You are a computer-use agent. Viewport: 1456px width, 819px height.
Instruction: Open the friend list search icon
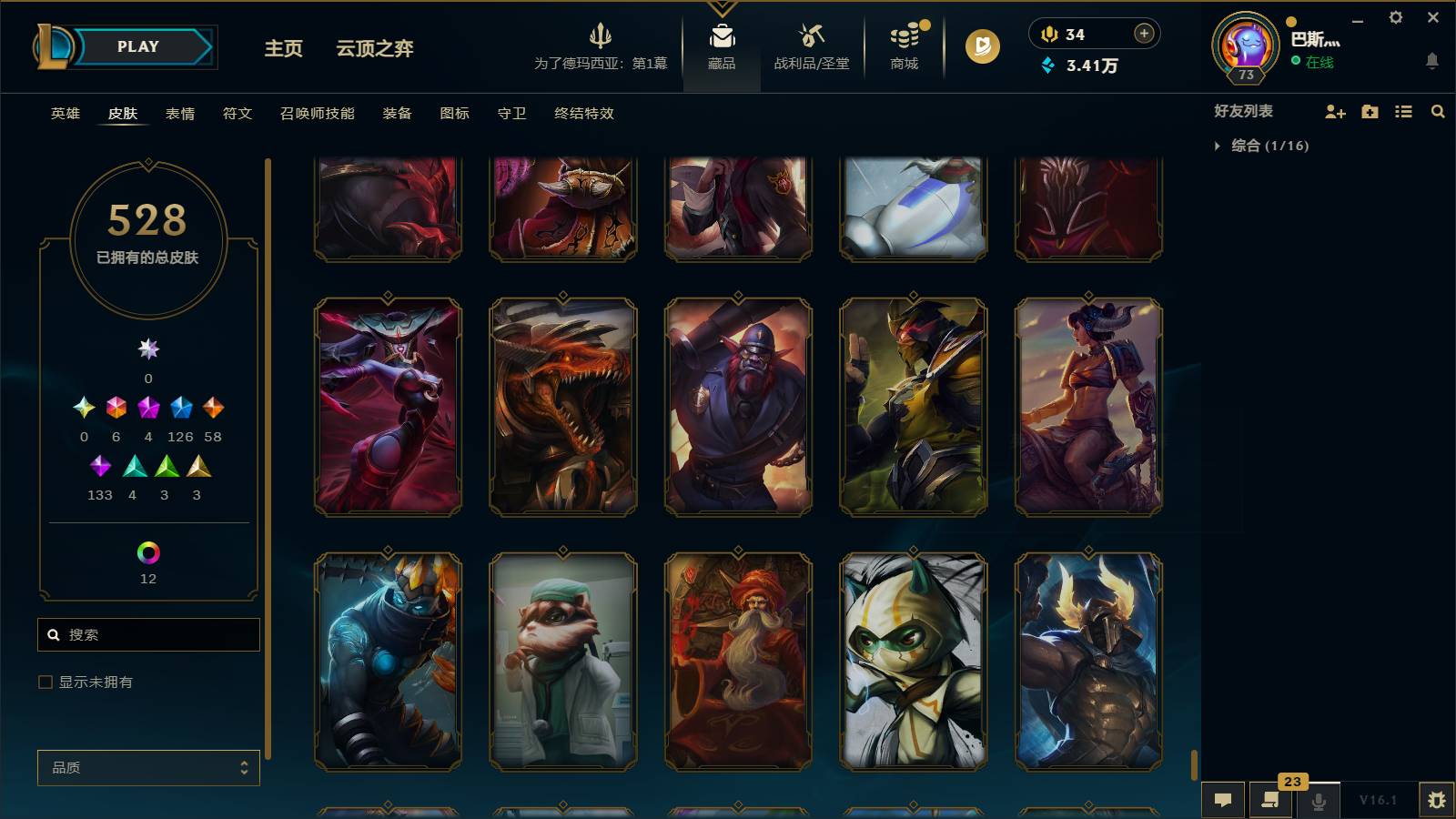pos(1438,112)
